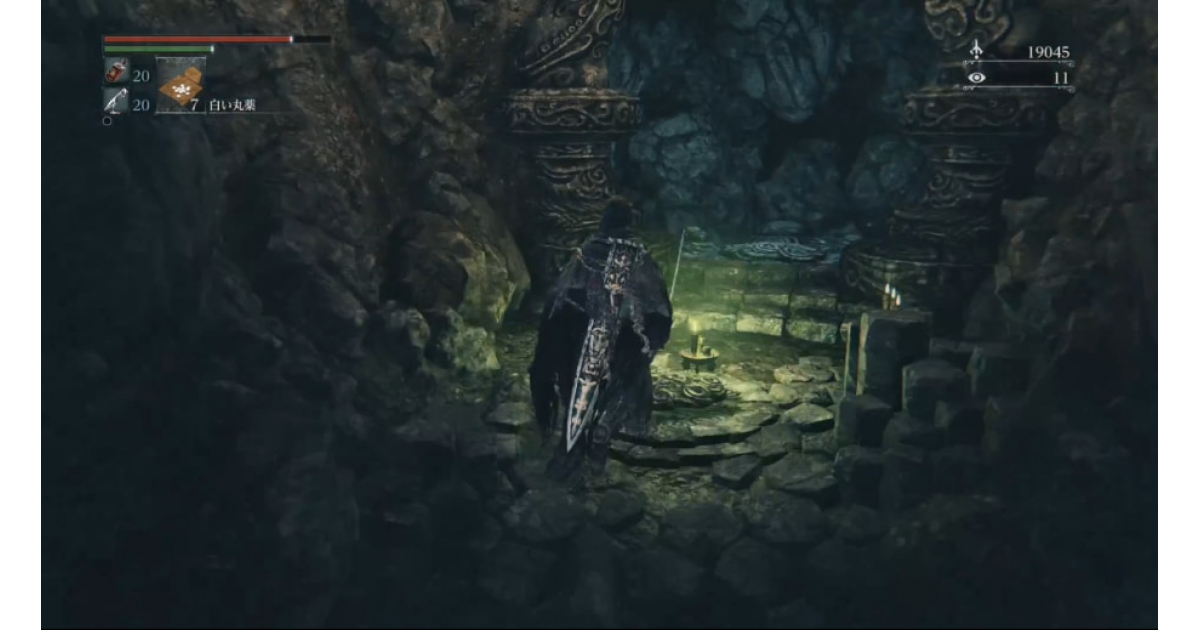This screenshot has width=1200, height=630.
Task: Select the Quicksilver Bullet icon
Action: click(115, 100)
